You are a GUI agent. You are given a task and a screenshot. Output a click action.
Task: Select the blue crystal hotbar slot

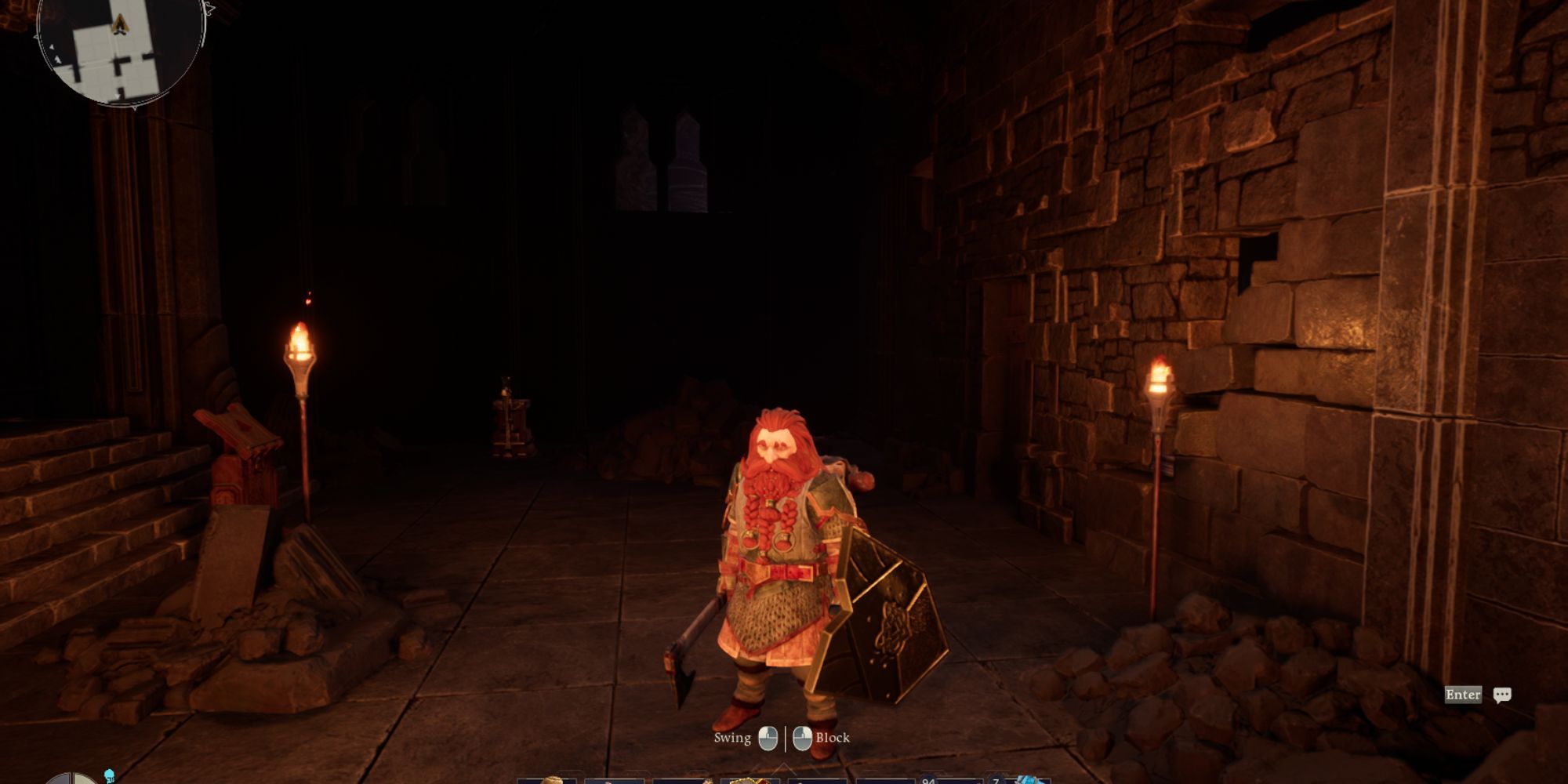(x=1028, y=779)
